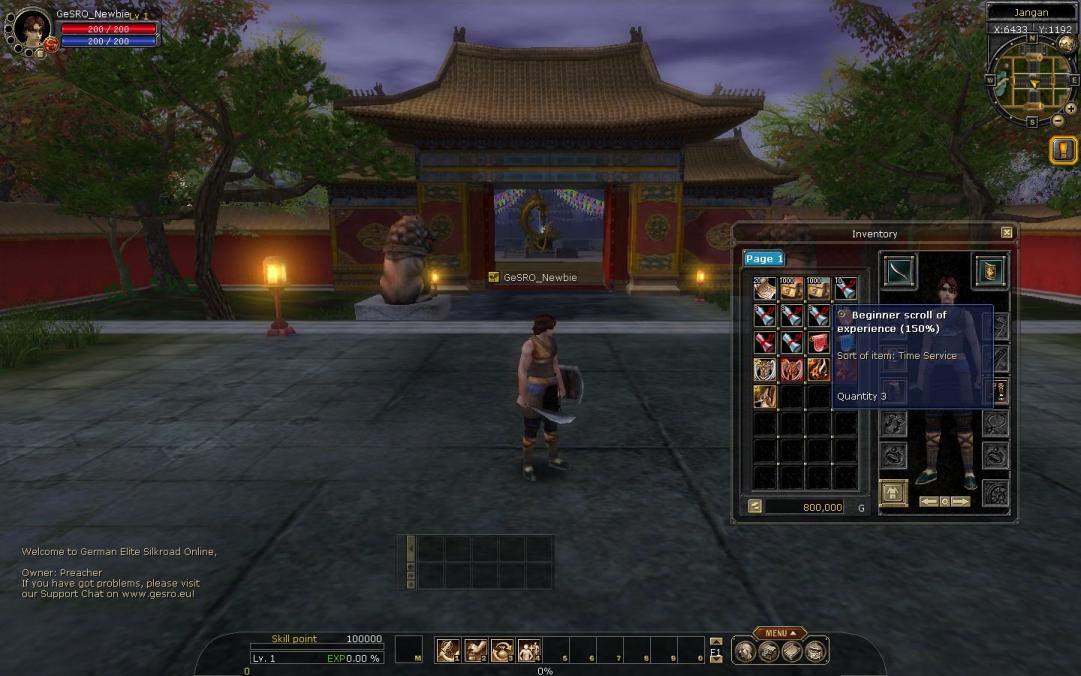This screenshot has height=676, width=1081.
Task: Switch hotbar page up from F1
Action: (x=715, y=641)
